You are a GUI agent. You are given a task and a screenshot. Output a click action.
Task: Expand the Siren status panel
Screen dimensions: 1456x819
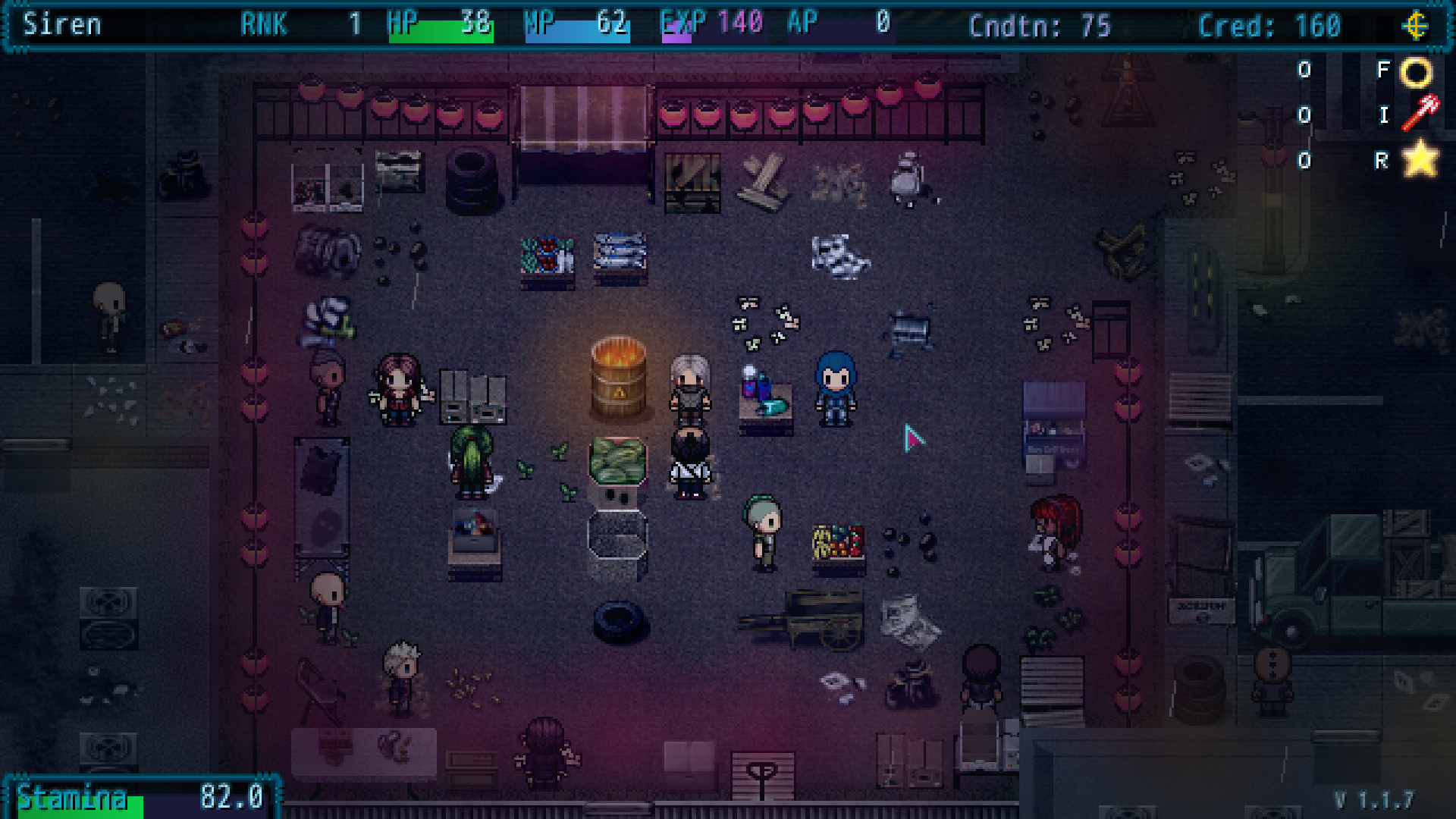61,25
